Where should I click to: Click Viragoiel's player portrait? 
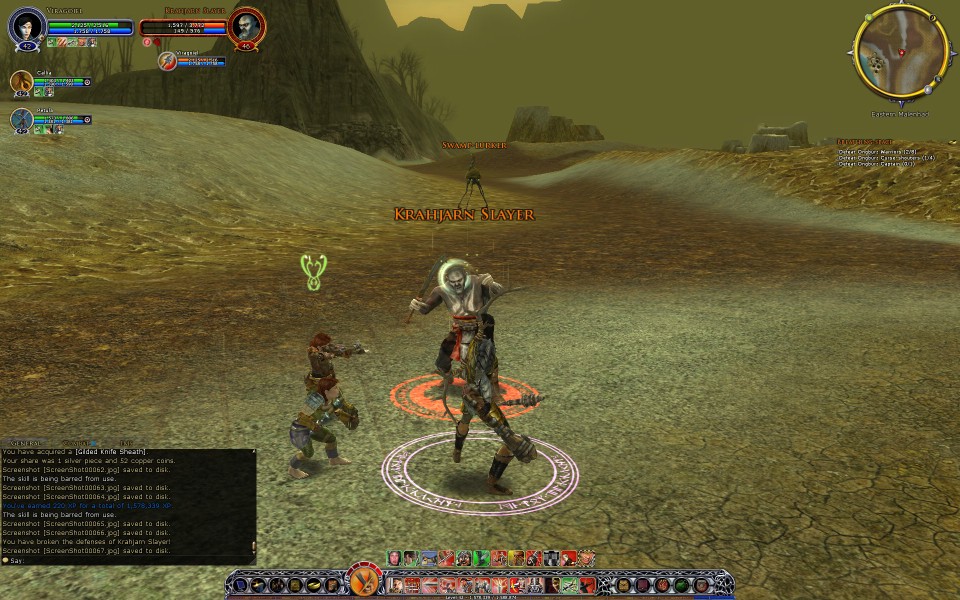26,27
